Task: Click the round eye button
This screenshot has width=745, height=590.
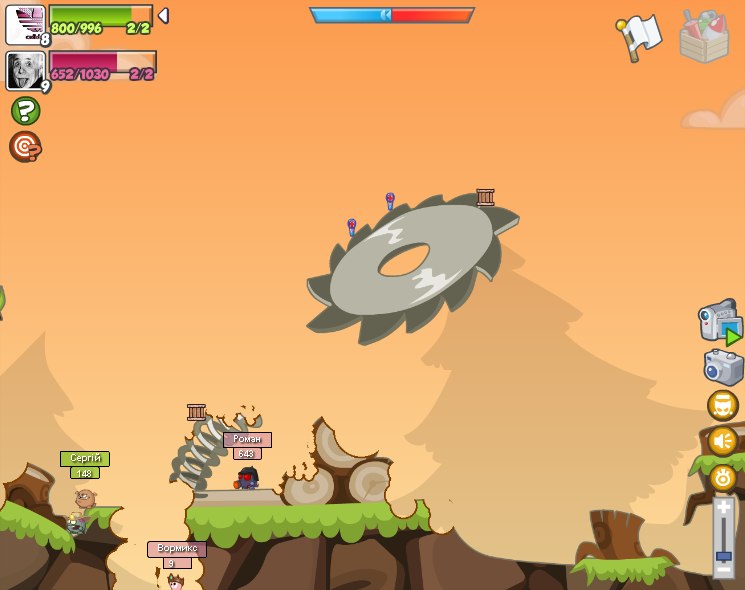Action: pyautogui.click(x=723, y=477)
